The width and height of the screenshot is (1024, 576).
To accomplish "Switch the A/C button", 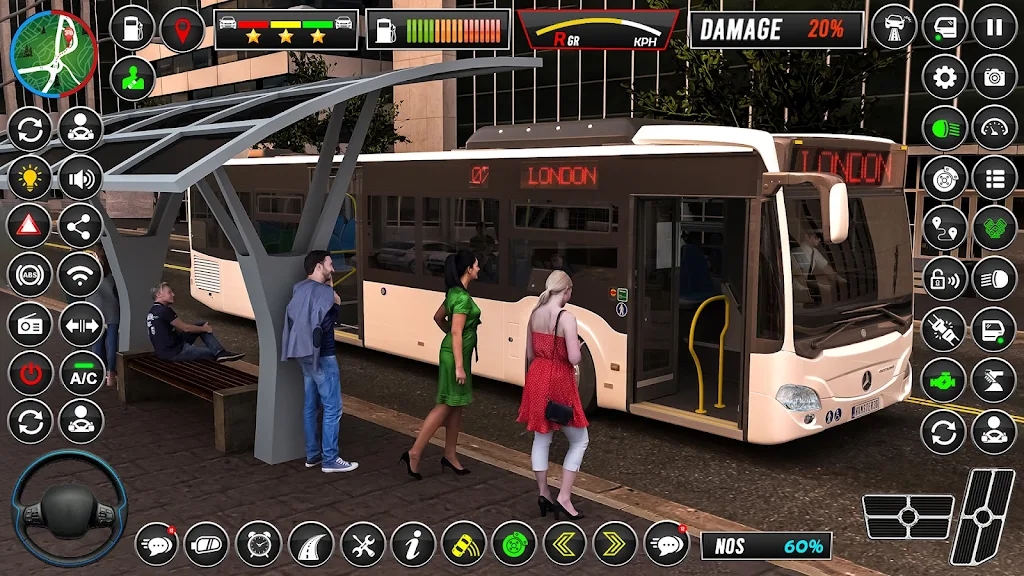I will tap(81, 373).
